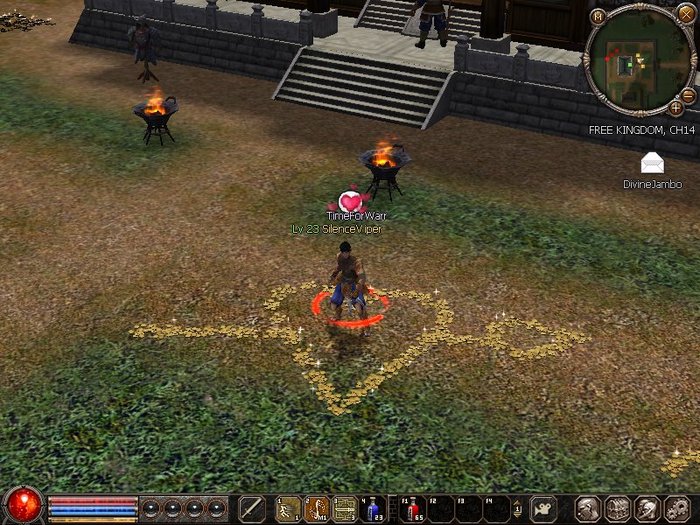The width and height of the screenshot is (700, 525).
Task: Use the blue mana potion slot
Action: coord(374,508)
